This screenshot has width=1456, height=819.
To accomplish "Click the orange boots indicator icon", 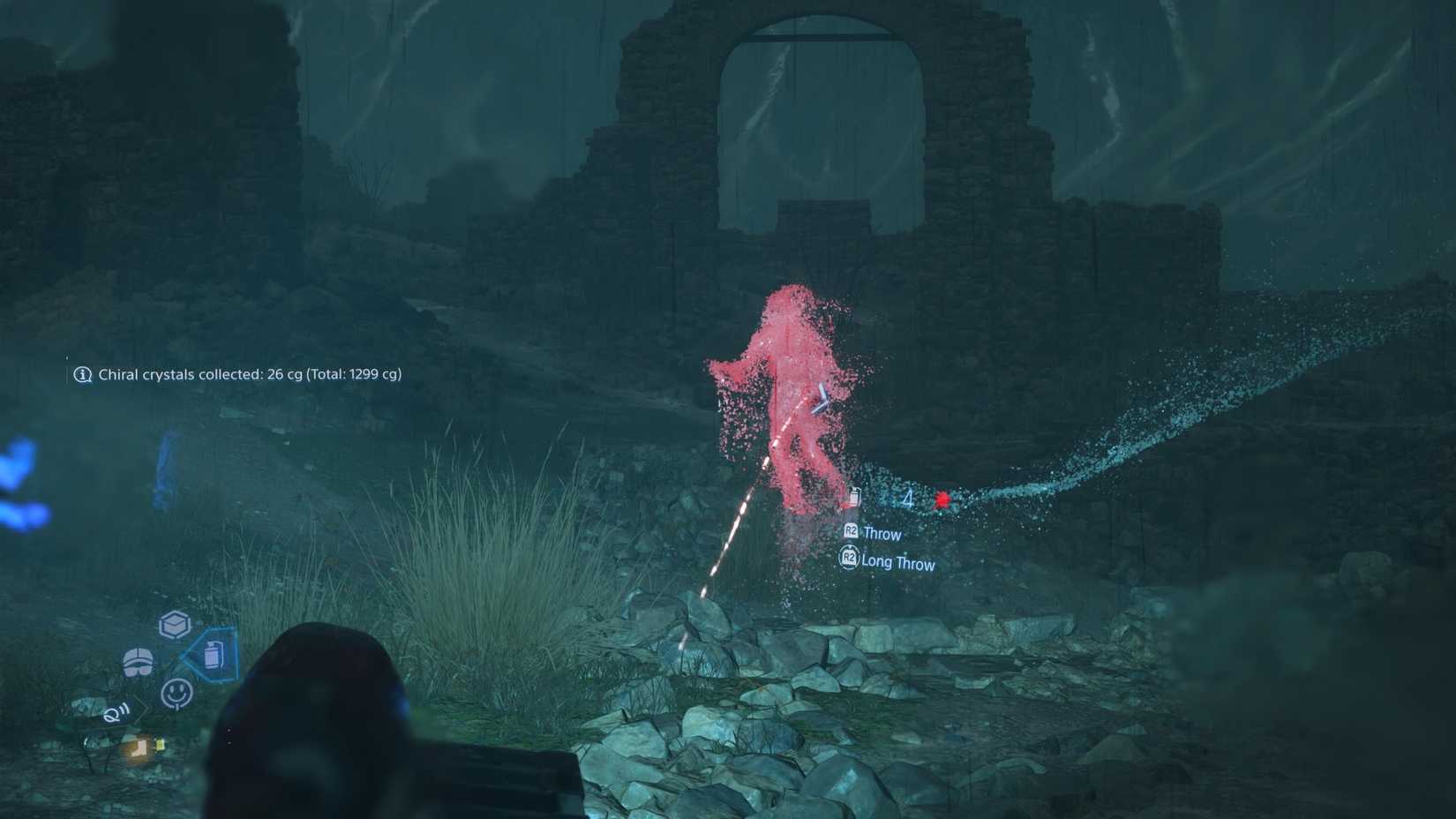I will (138, 748).
